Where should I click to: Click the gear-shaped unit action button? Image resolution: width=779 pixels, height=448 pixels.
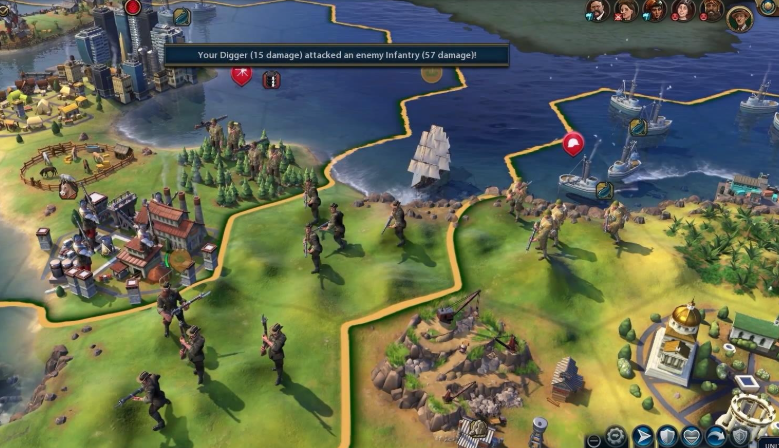pyautogui.click(x=618, y=437)
